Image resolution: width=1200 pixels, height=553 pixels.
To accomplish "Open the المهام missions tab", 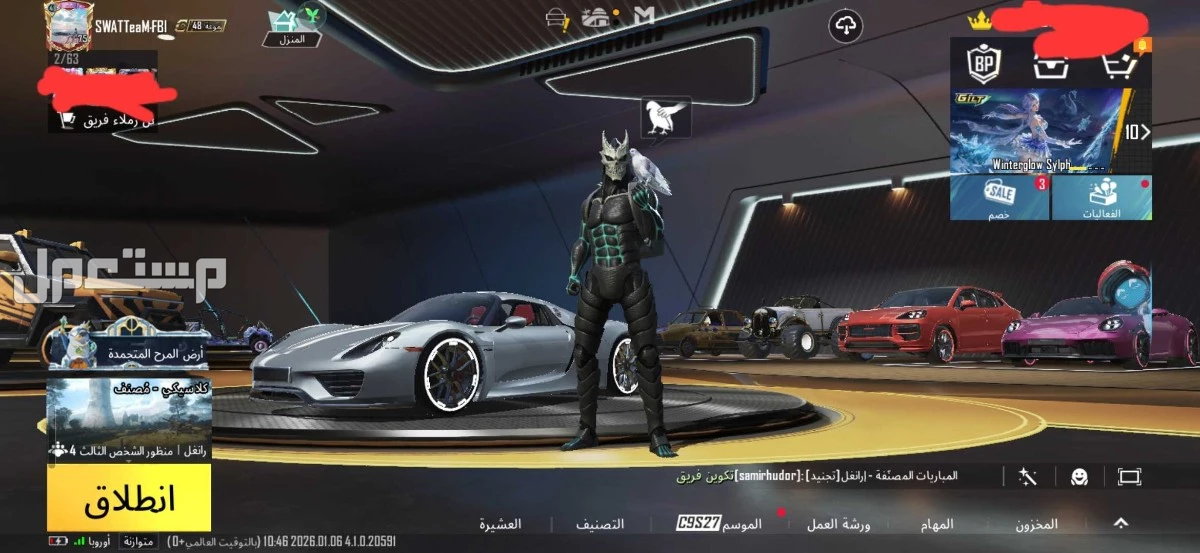I will [x=937, y=524].
